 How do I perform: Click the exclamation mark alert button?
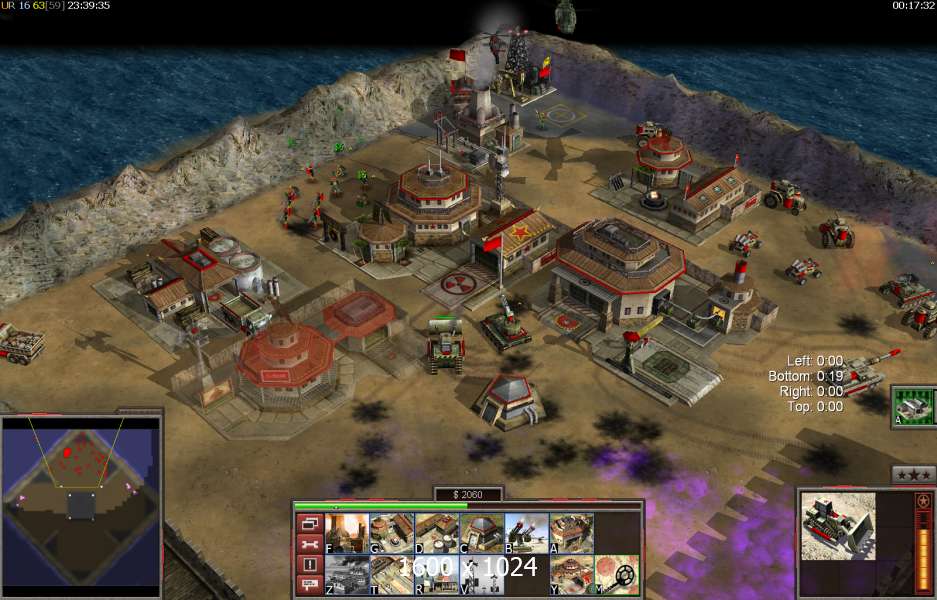[x=309, y=564]
